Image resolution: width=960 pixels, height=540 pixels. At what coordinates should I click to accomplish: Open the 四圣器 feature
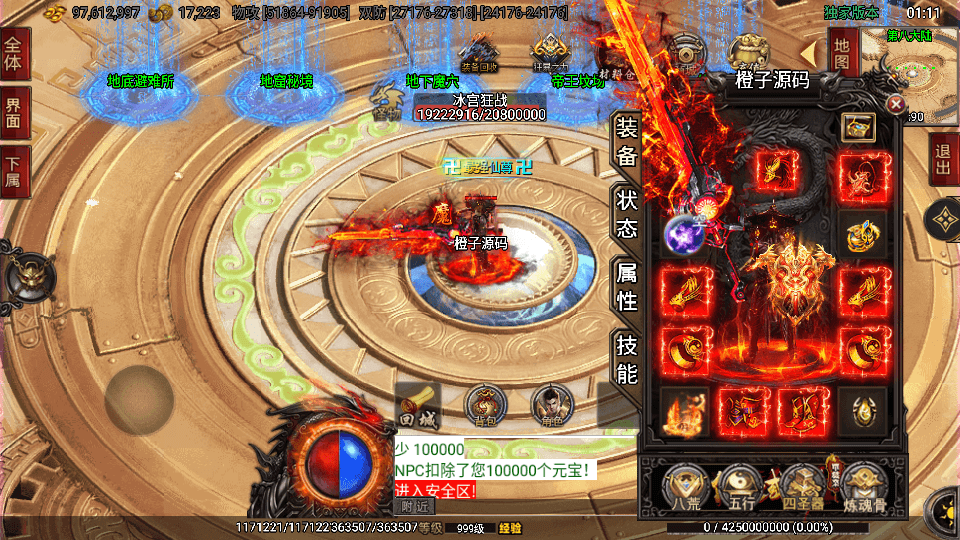pos(802,487)
